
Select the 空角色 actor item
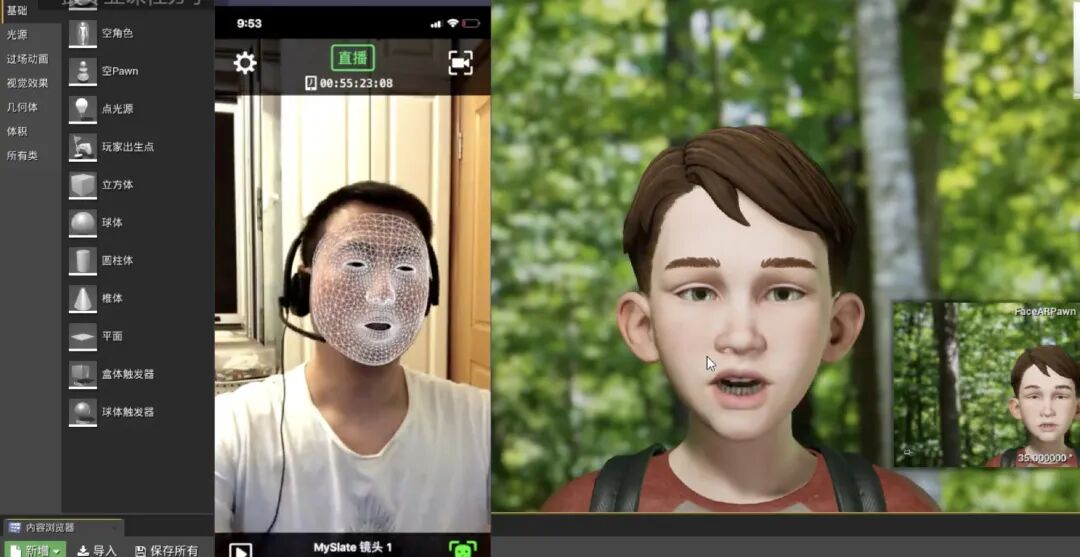point(117,33)
